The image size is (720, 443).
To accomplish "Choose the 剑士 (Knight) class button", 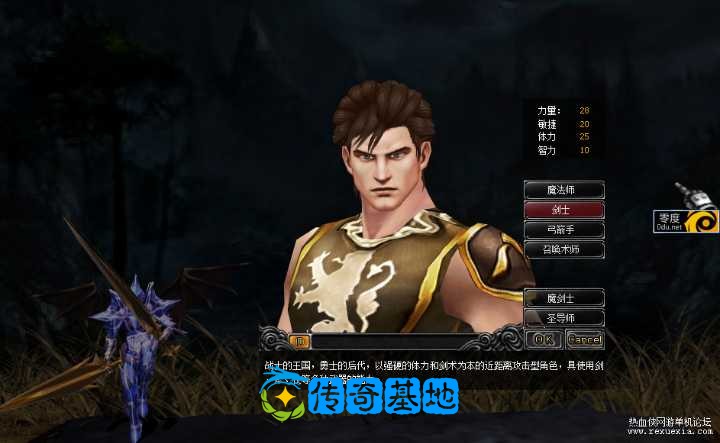I will coord(564,210).
